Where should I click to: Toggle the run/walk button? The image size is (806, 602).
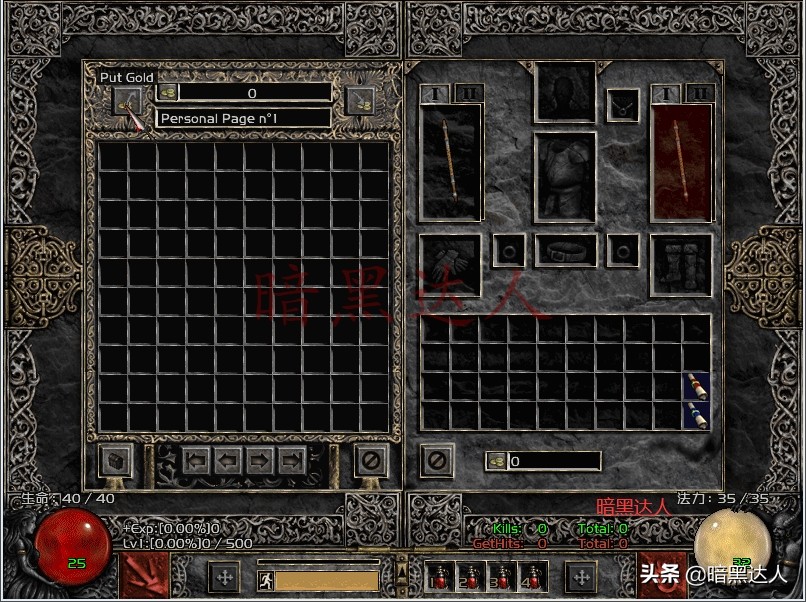click(265, 579)
